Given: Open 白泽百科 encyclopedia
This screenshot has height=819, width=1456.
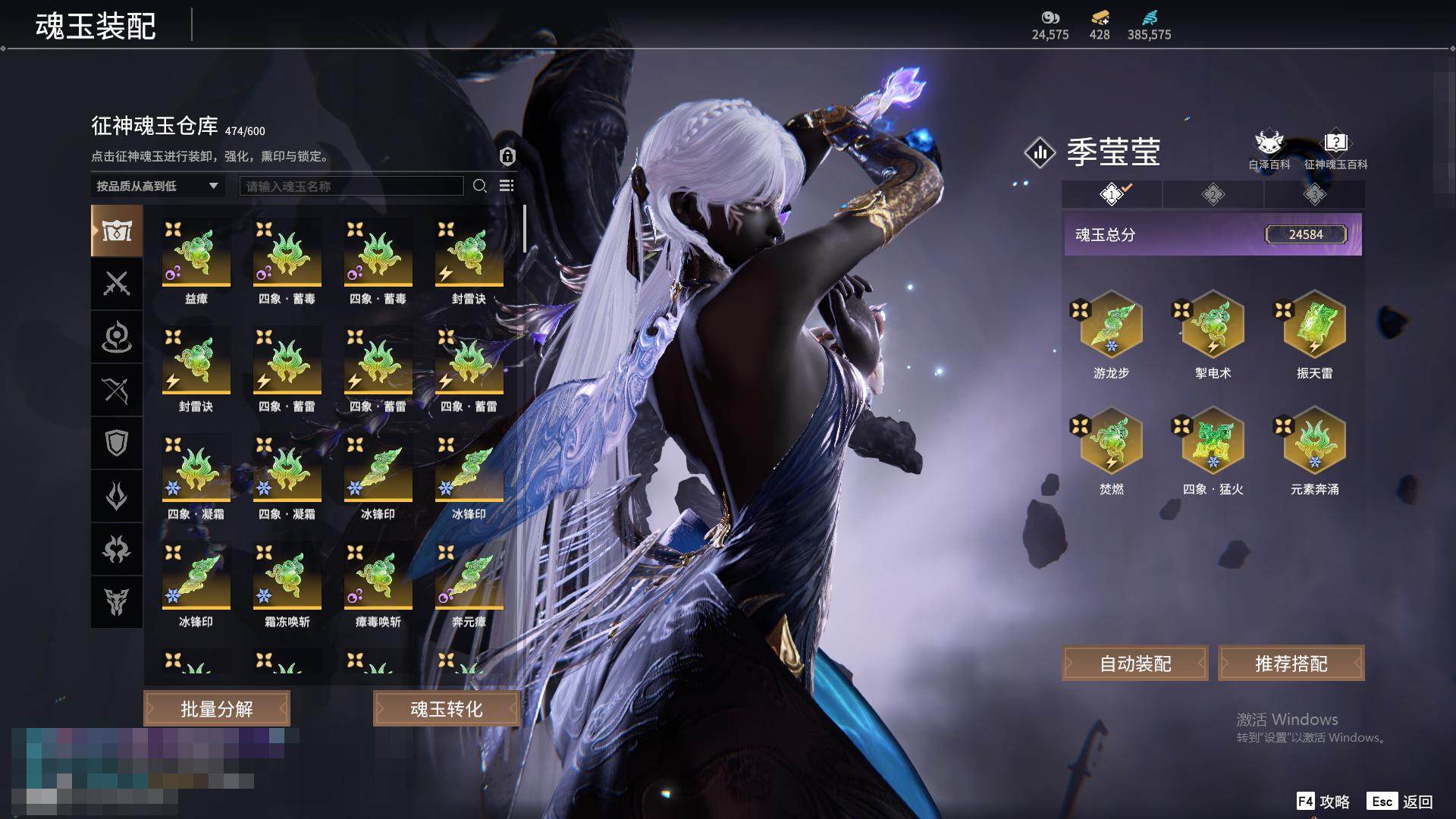Looking at the screenshot, I should (x=1269, y=150).
